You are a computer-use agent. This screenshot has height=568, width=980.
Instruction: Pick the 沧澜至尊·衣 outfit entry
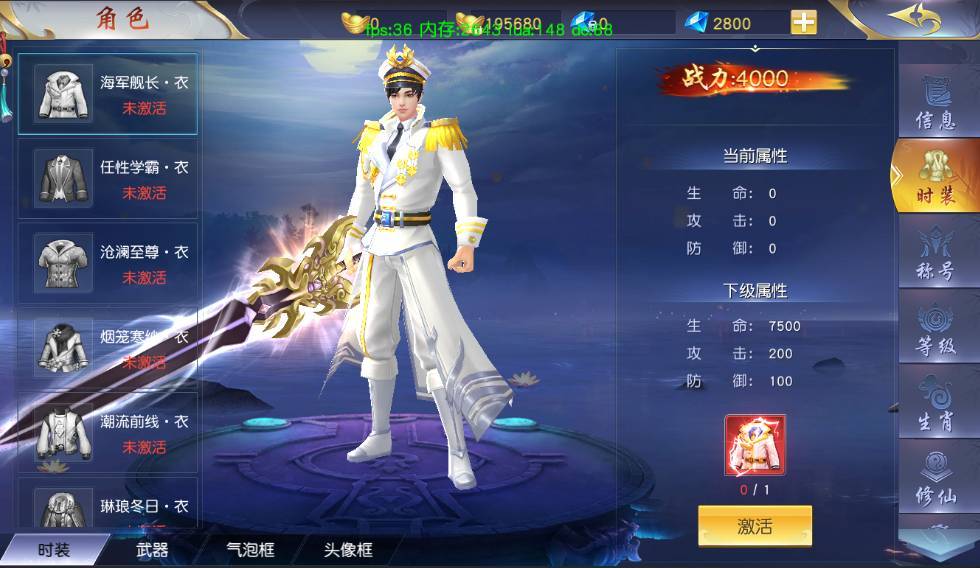pos(108,263)
